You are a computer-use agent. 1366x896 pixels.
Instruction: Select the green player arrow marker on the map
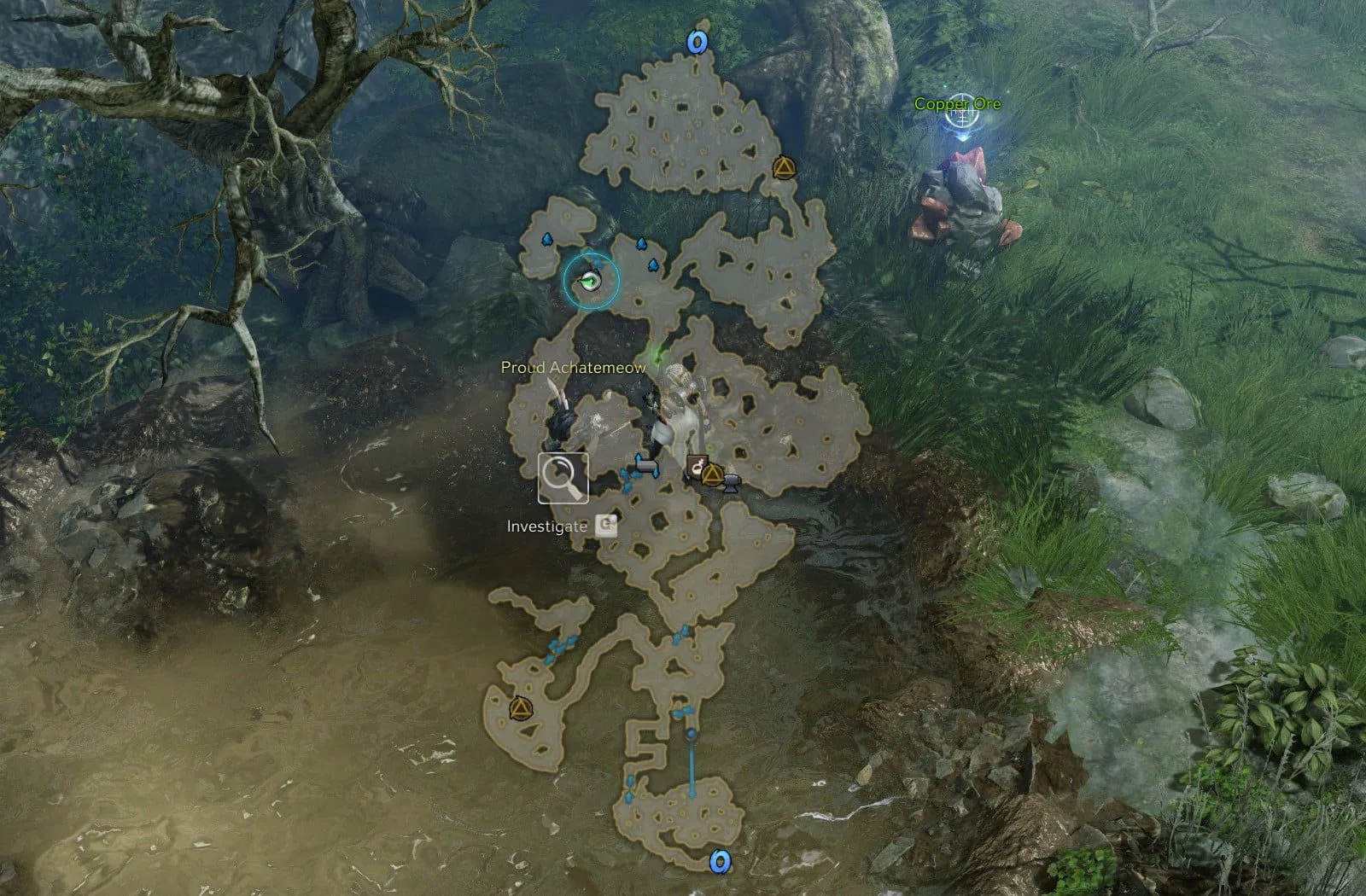click(x=589, y=279)
